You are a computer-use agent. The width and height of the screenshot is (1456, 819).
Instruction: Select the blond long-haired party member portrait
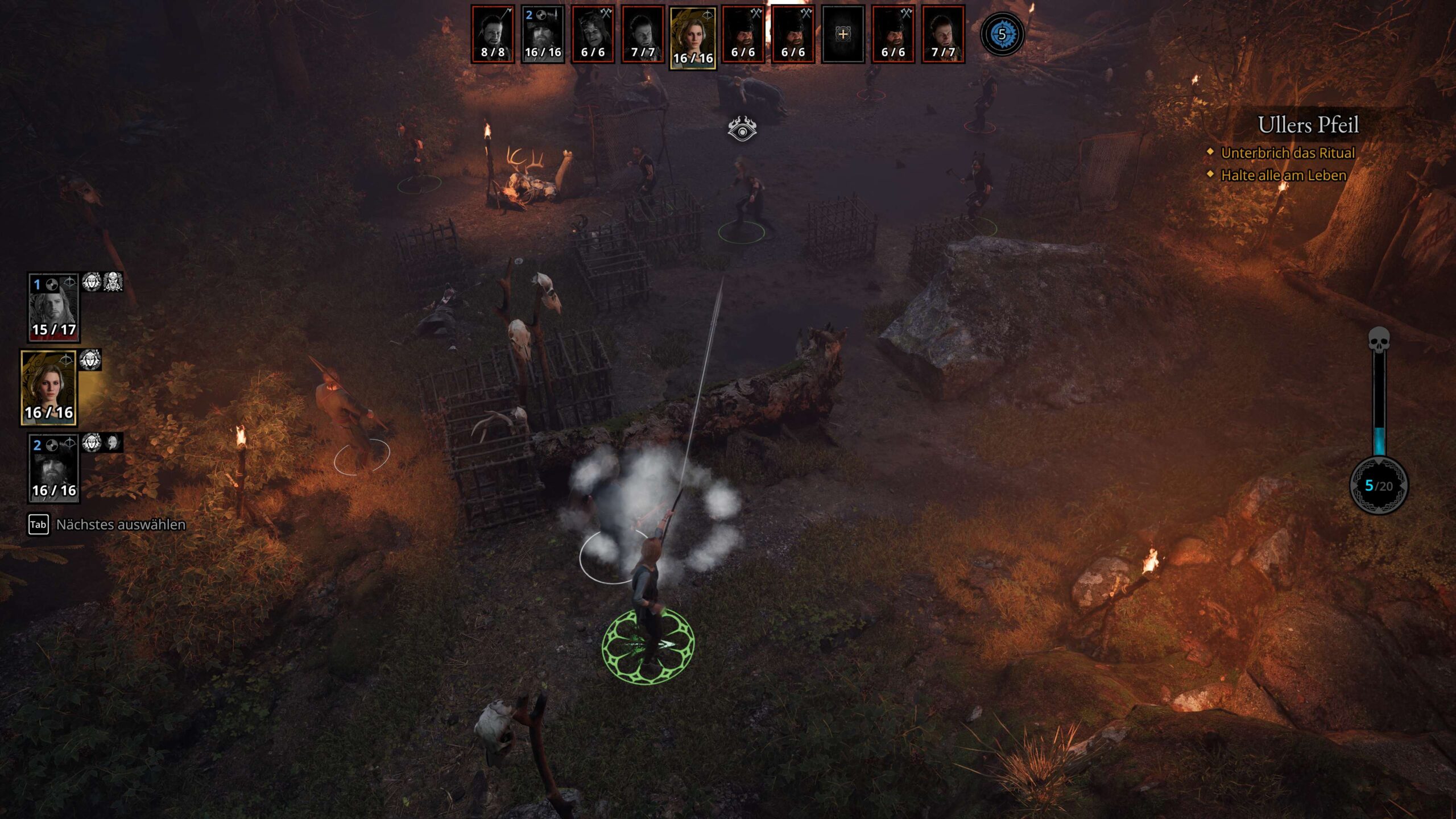[x=53, y=308]
